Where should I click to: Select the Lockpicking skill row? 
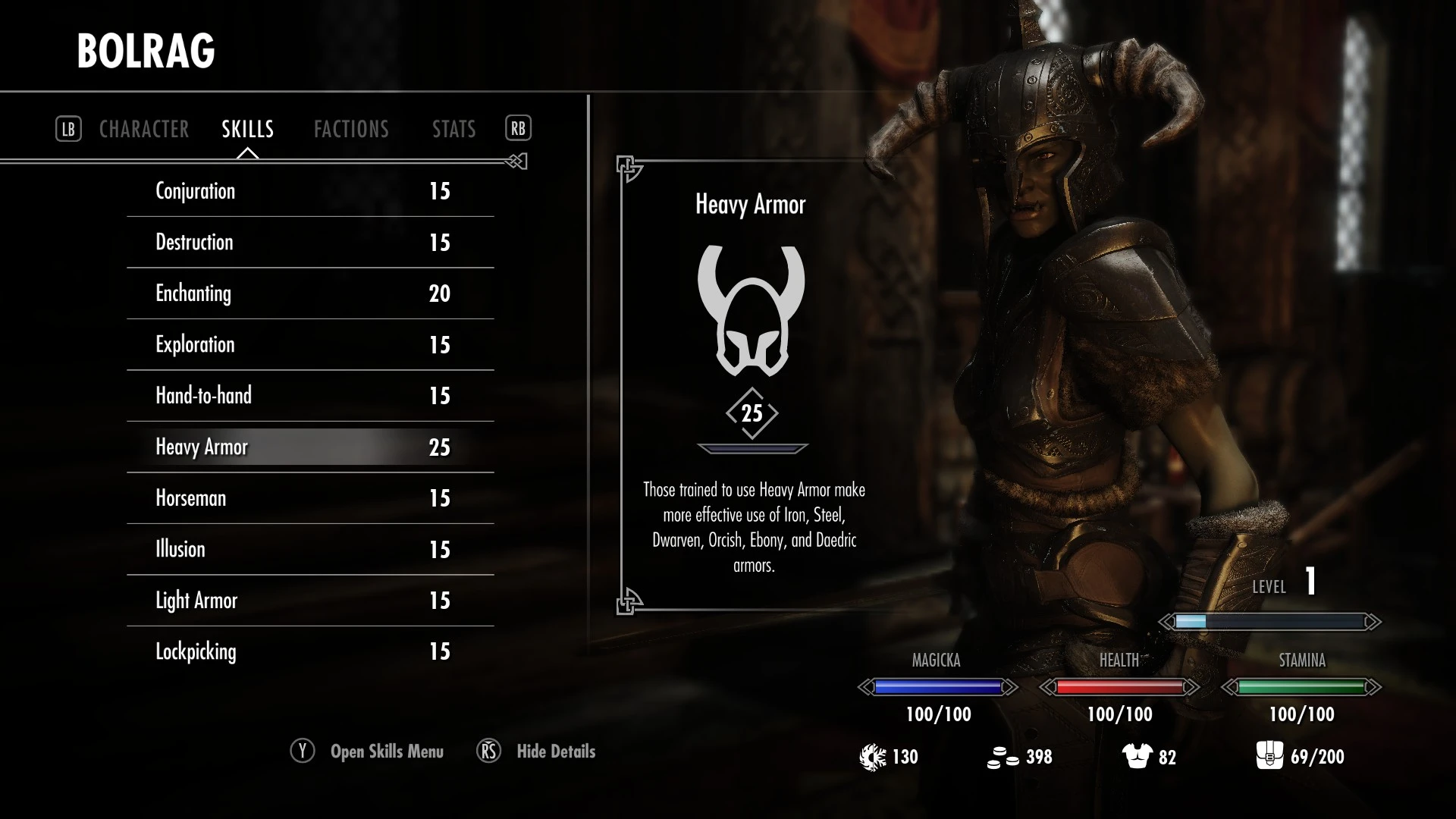click(x=310, y=651)
